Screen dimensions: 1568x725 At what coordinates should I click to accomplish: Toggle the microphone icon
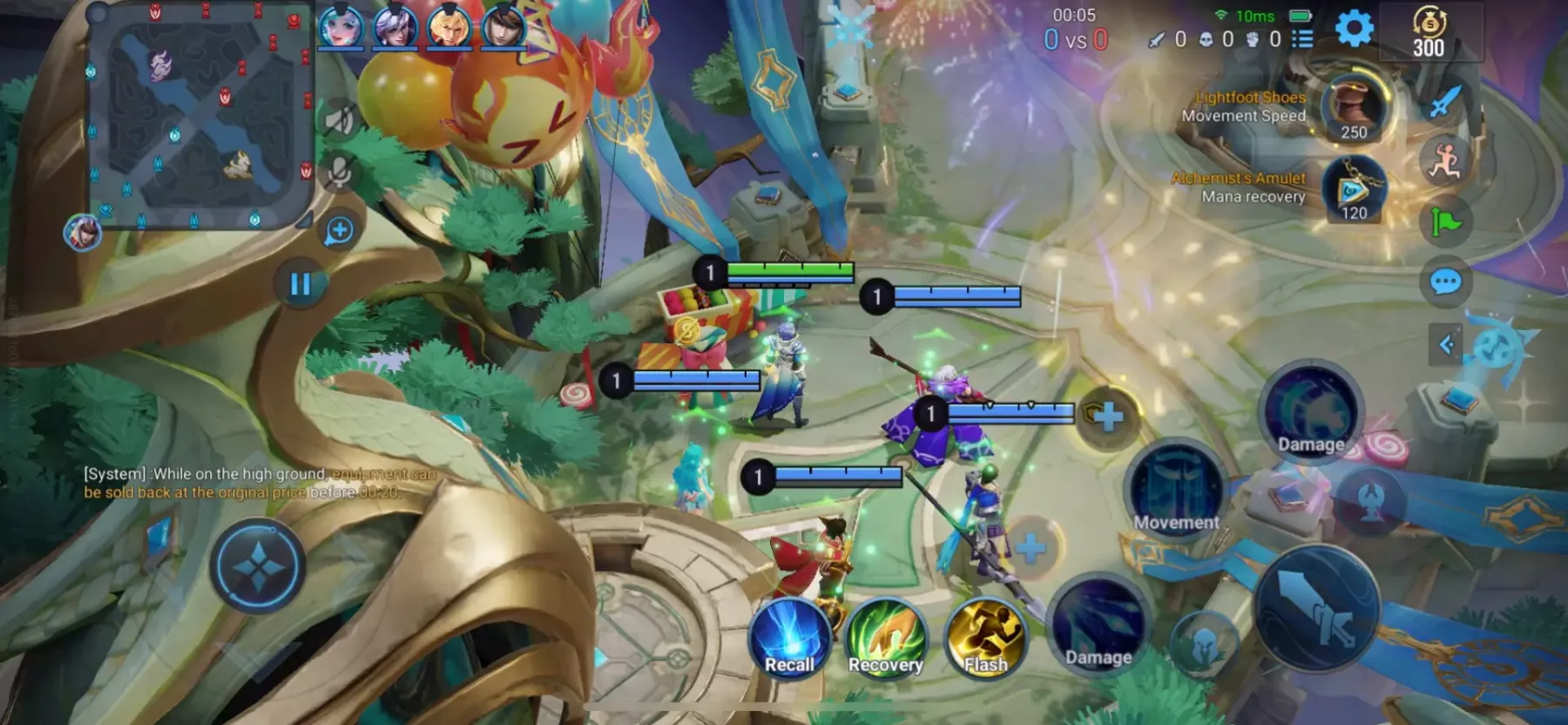(339, 172)
